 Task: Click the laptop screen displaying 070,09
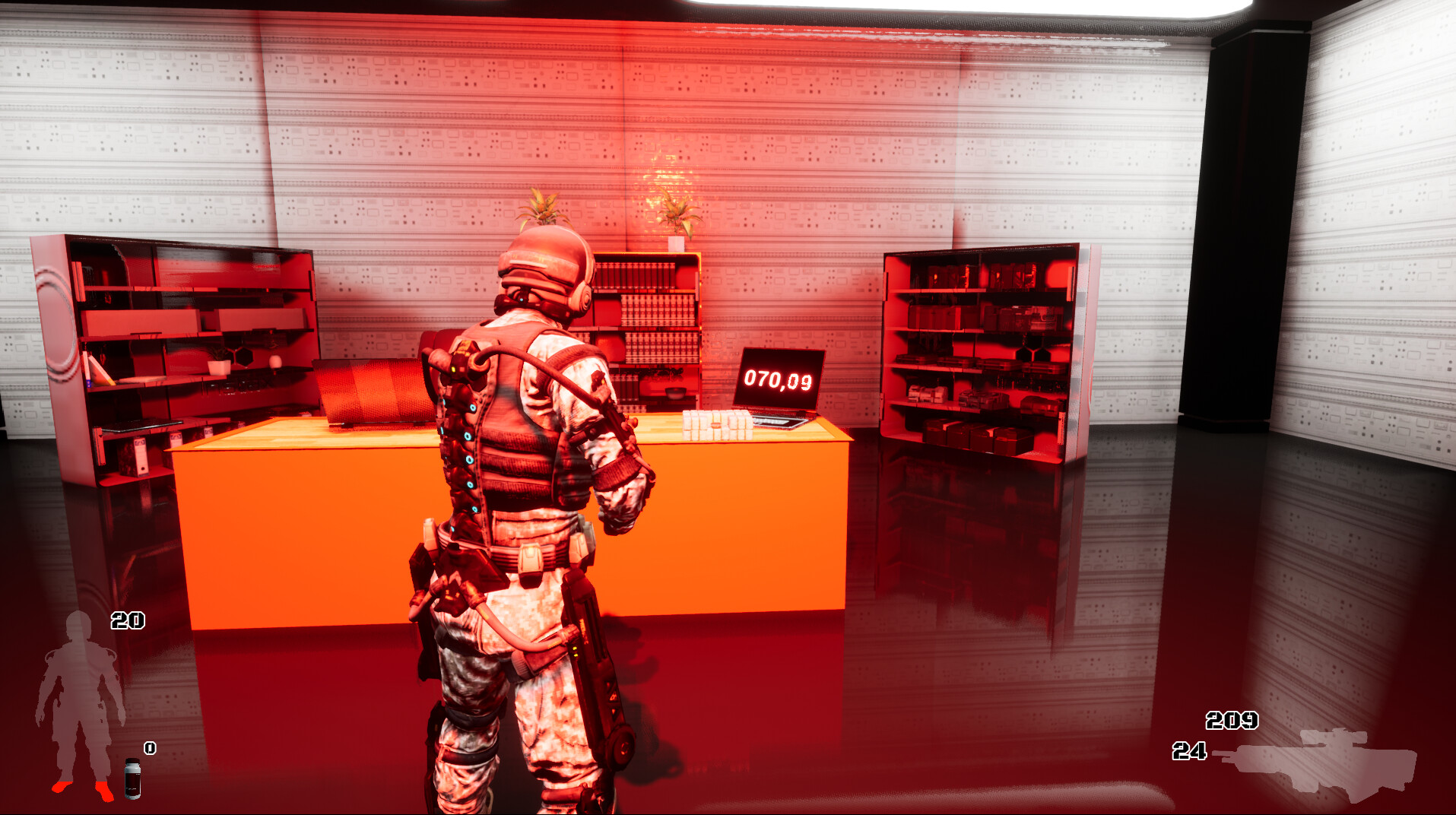(780, 377)
